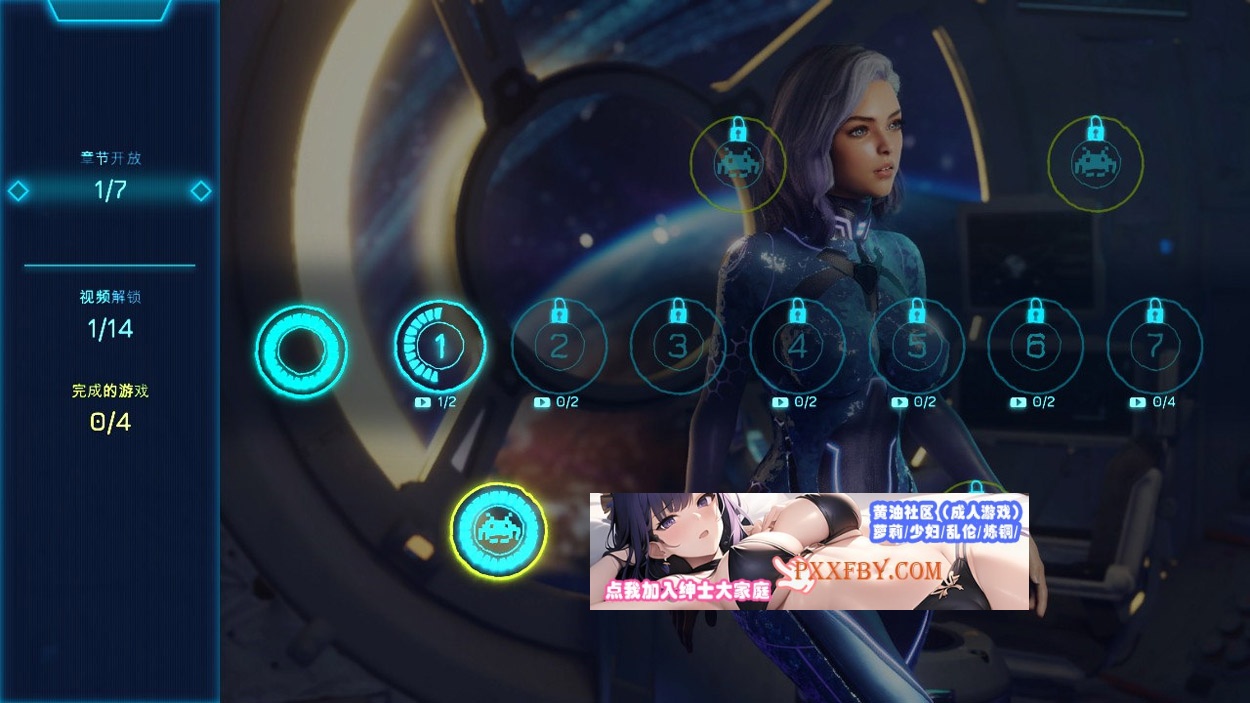Launch the unlocked space invader mini-game
The image size is (1250, 703).
click(498, 530)
